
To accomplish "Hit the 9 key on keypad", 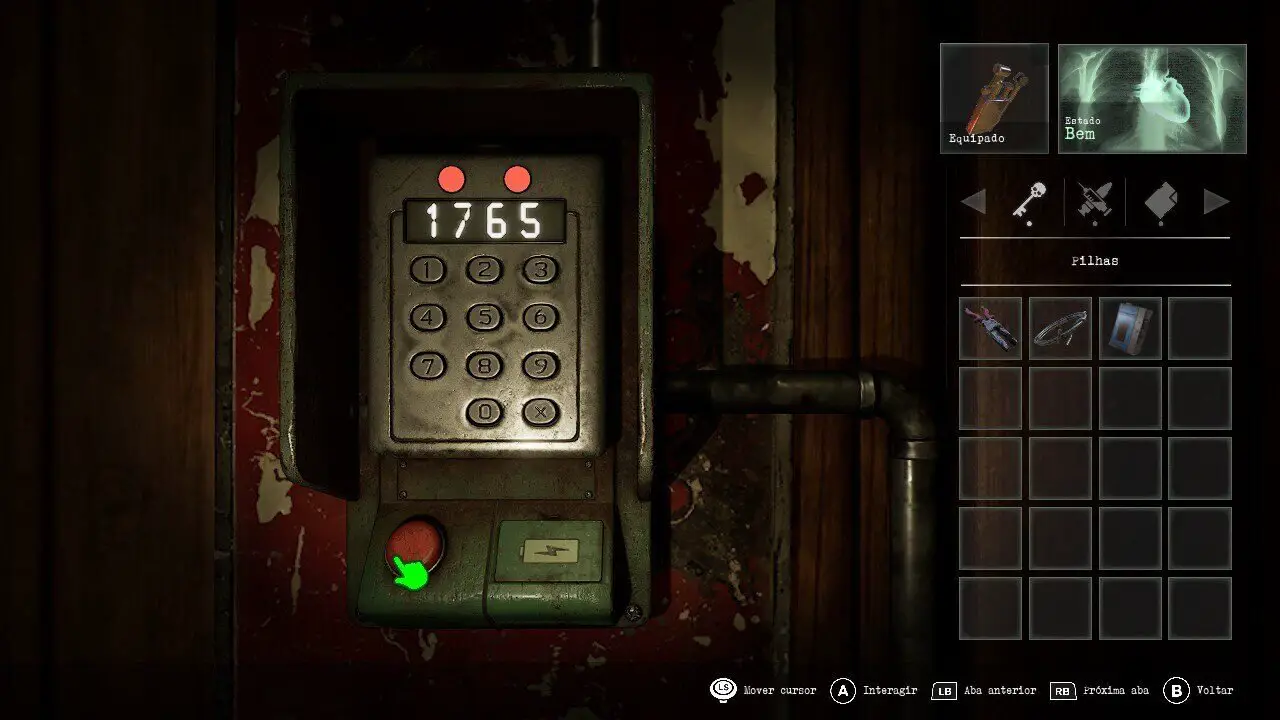I will (x=540, y=366).
